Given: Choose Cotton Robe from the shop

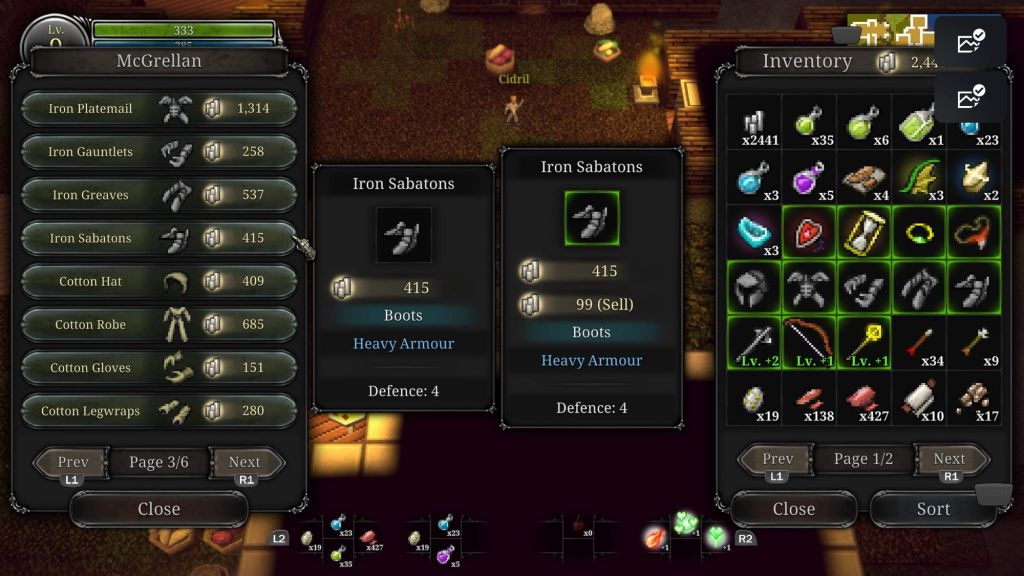Looking at the screenshot, I should 158,324.
